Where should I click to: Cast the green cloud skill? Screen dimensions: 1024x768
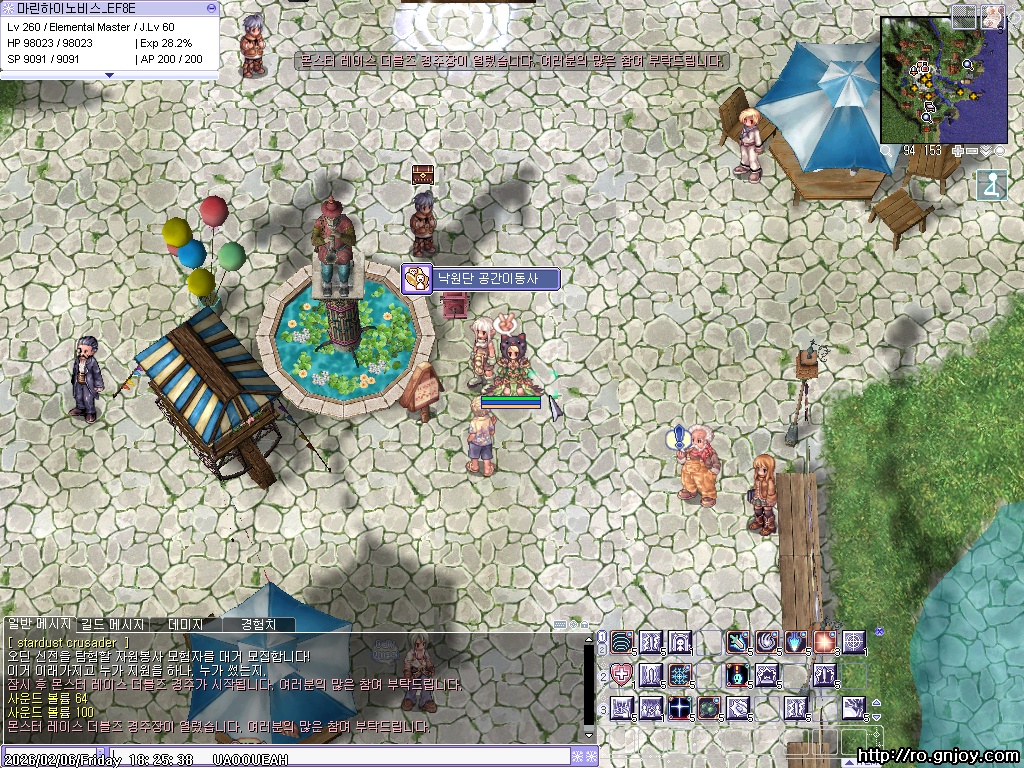[709, 708]
